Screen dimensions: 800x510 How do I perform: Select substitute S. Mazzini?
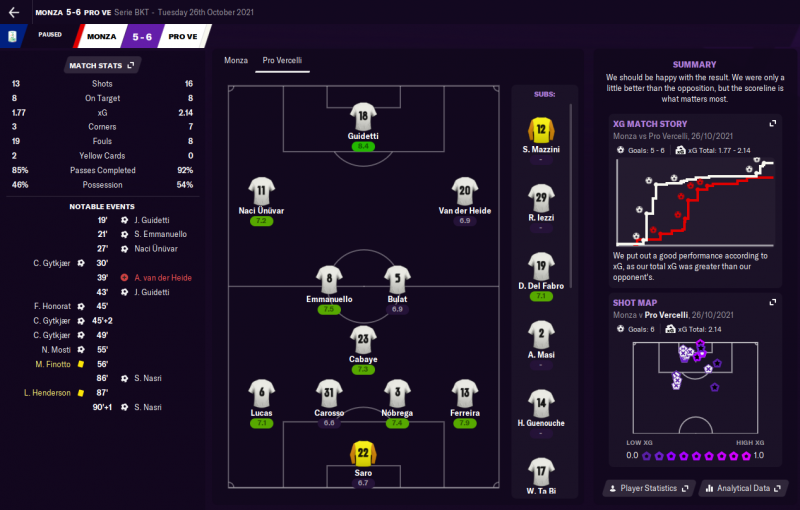tap(540, 130)
